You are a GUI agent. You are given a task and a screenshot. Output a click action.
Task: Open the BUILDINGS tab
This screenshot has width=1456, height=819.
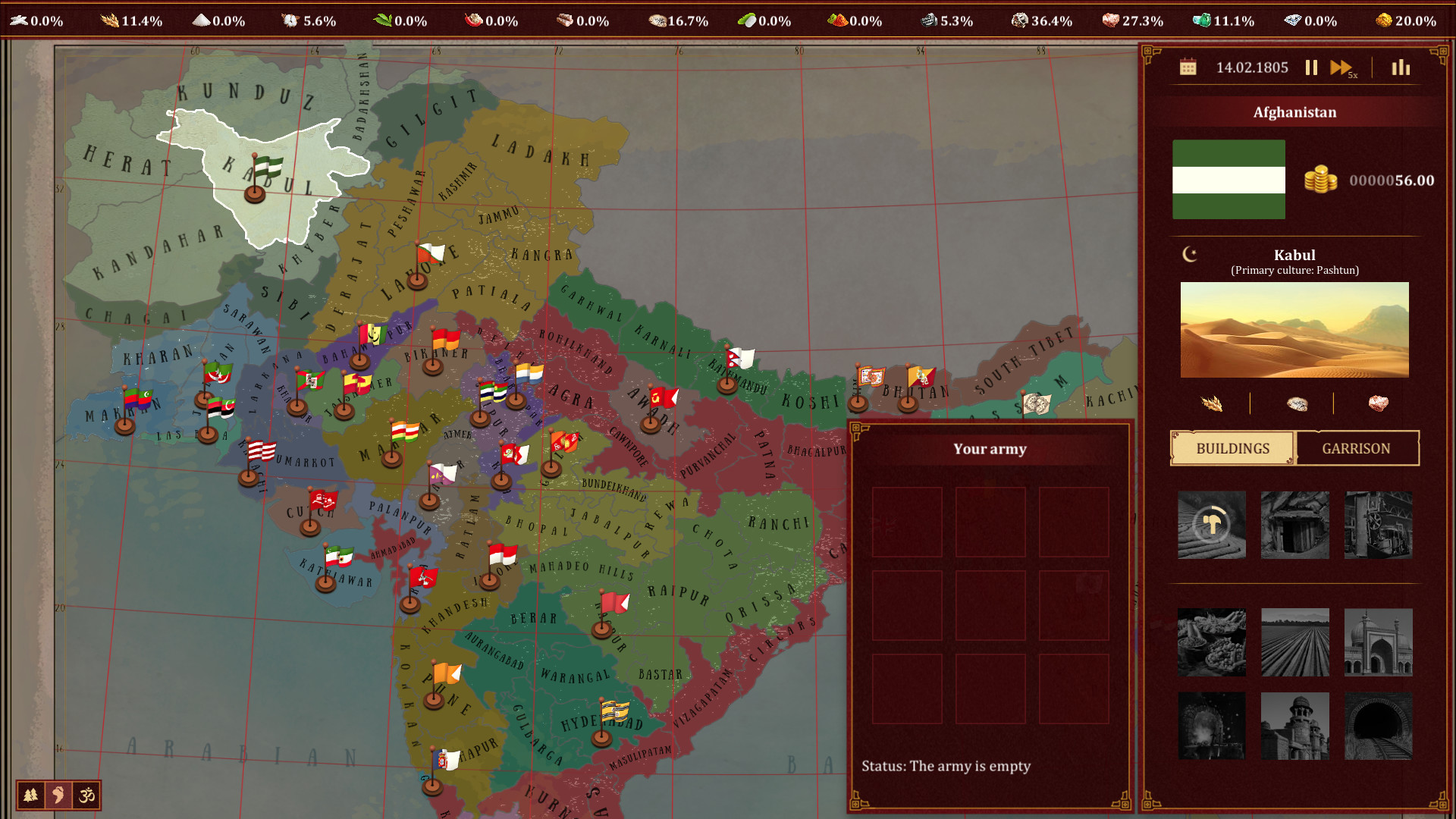click(x=1232, y=448)
